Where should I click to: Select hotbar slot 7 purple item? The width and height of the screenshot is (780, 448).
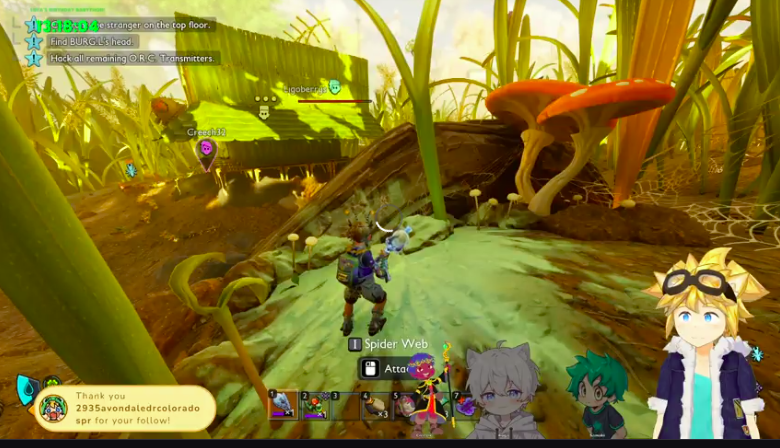point(465,405)
